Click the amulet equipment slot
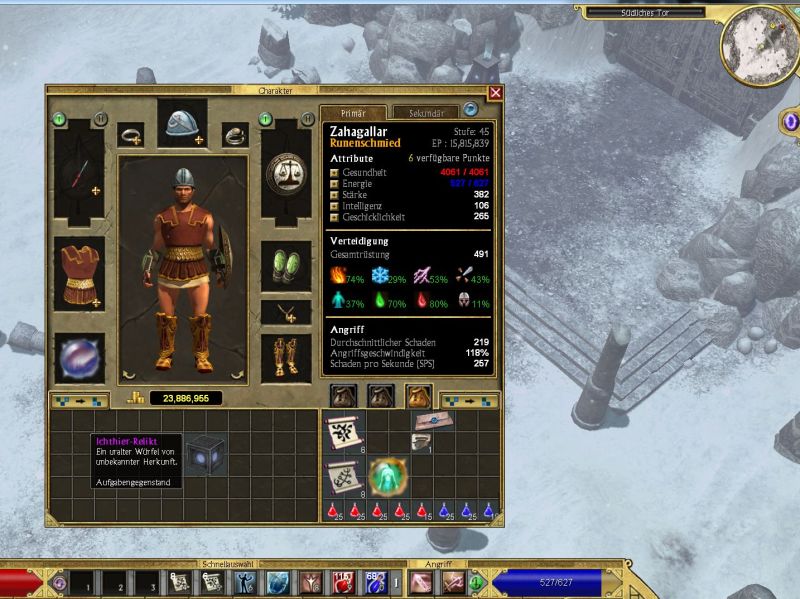The width and height of the screenshot is (800, 599). (286, 312)
